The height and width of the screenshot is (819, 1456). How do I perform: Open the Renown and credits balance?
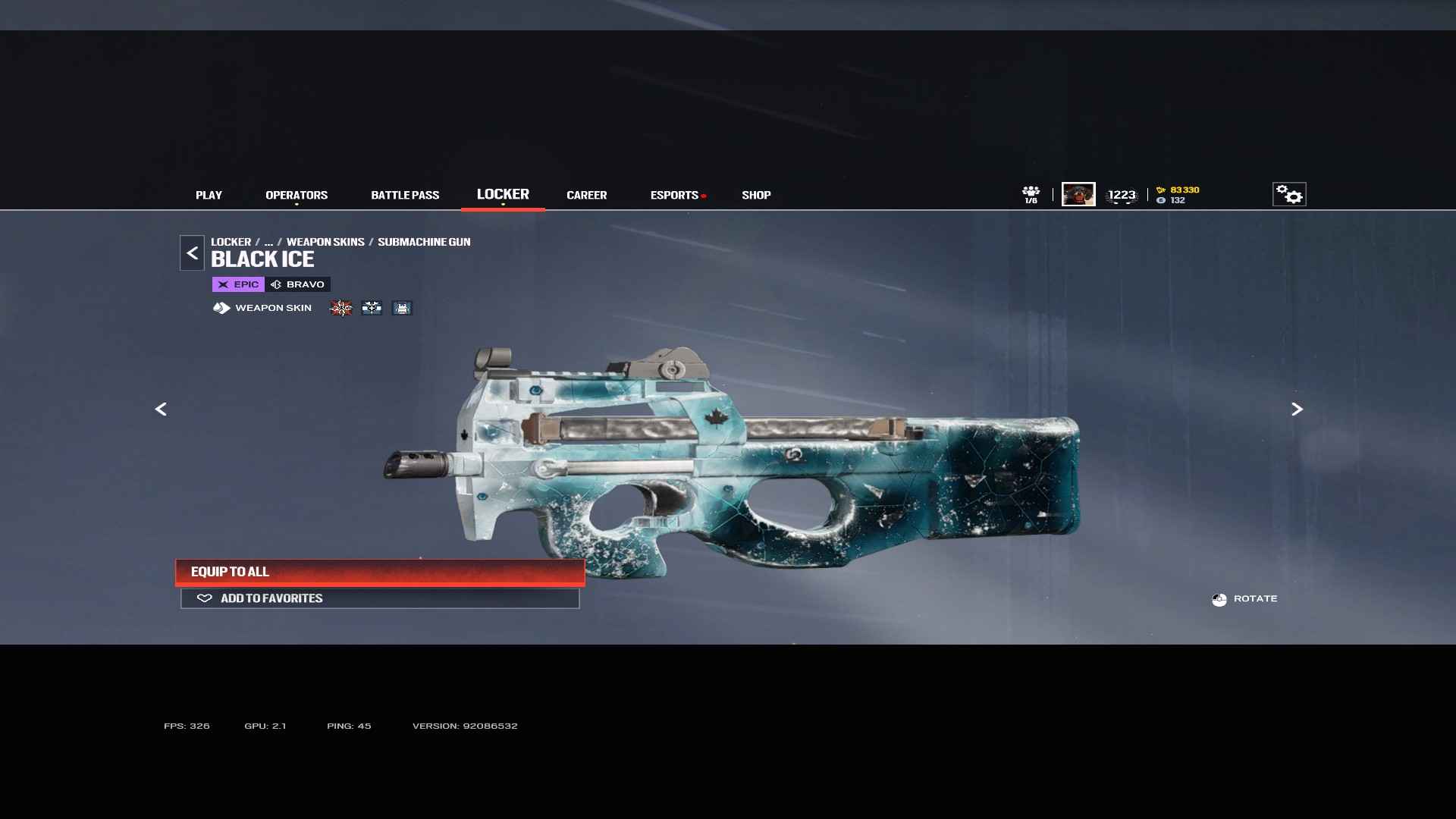click(1178, 195)
